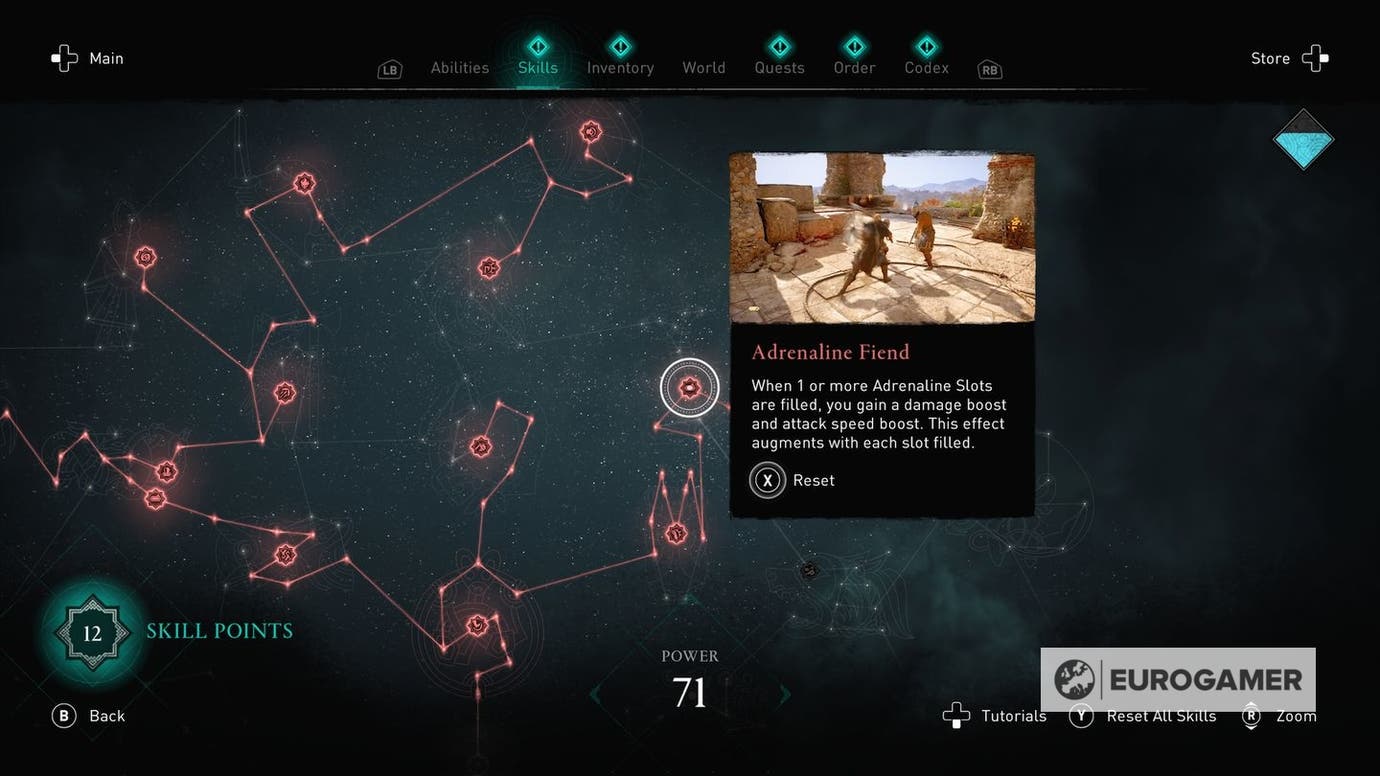1380x776 pixels.
Task: Click the Inventory diamond icon
Action: (x=620, y=45)
